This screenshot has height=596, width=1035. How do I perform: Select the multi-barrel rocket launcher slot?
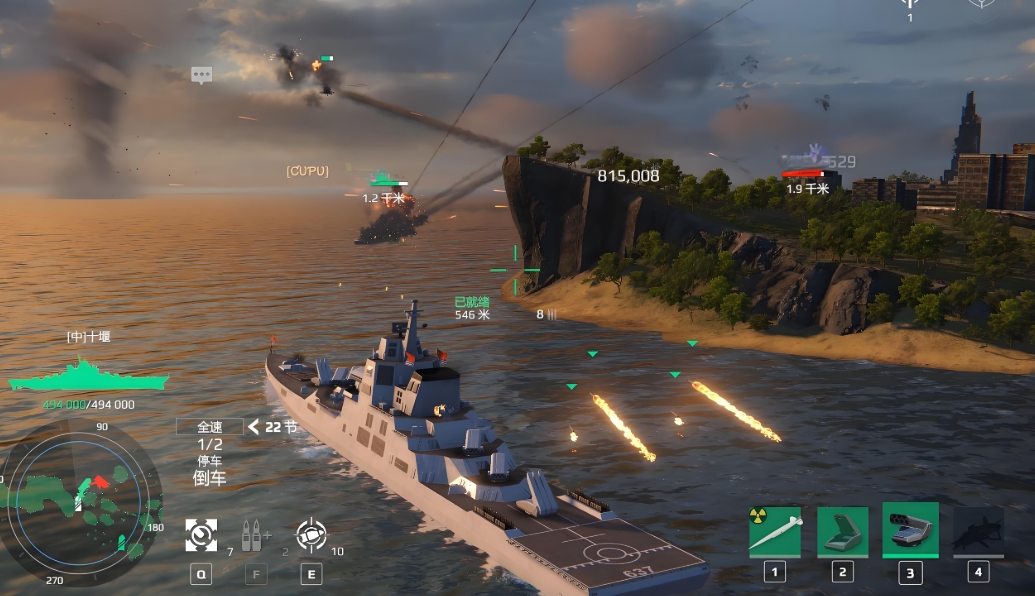tap(910, 531)
